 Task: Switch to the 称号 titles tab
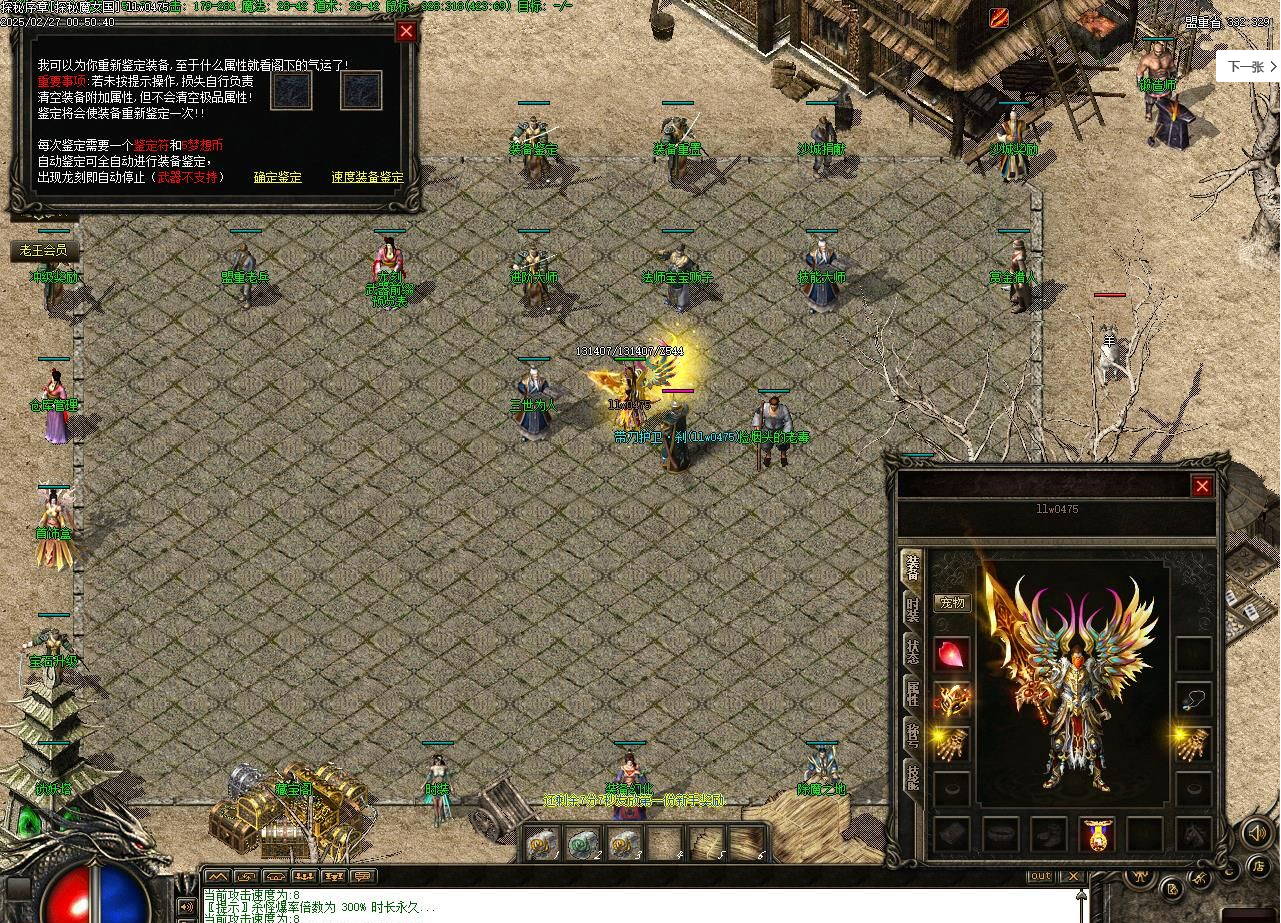click(x=912, y=733)
